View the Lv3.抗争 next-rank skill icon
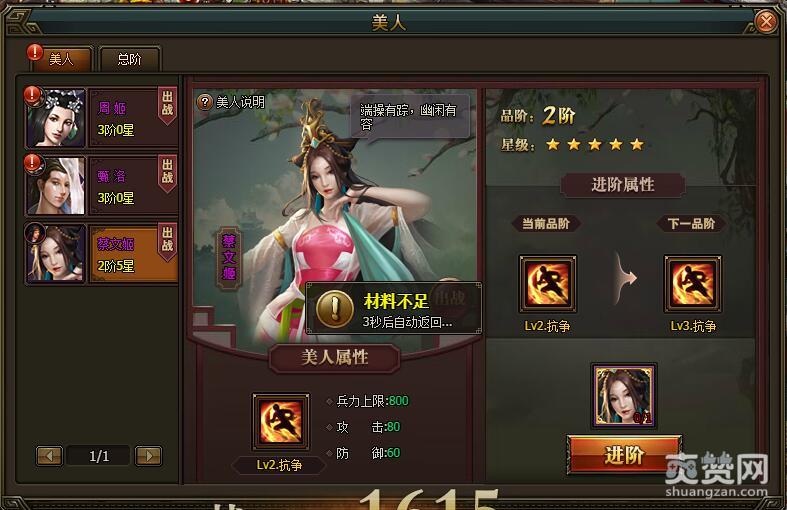The width and height of the screenshot is (787, 510). pyautogui.click(x=693, y=284)
